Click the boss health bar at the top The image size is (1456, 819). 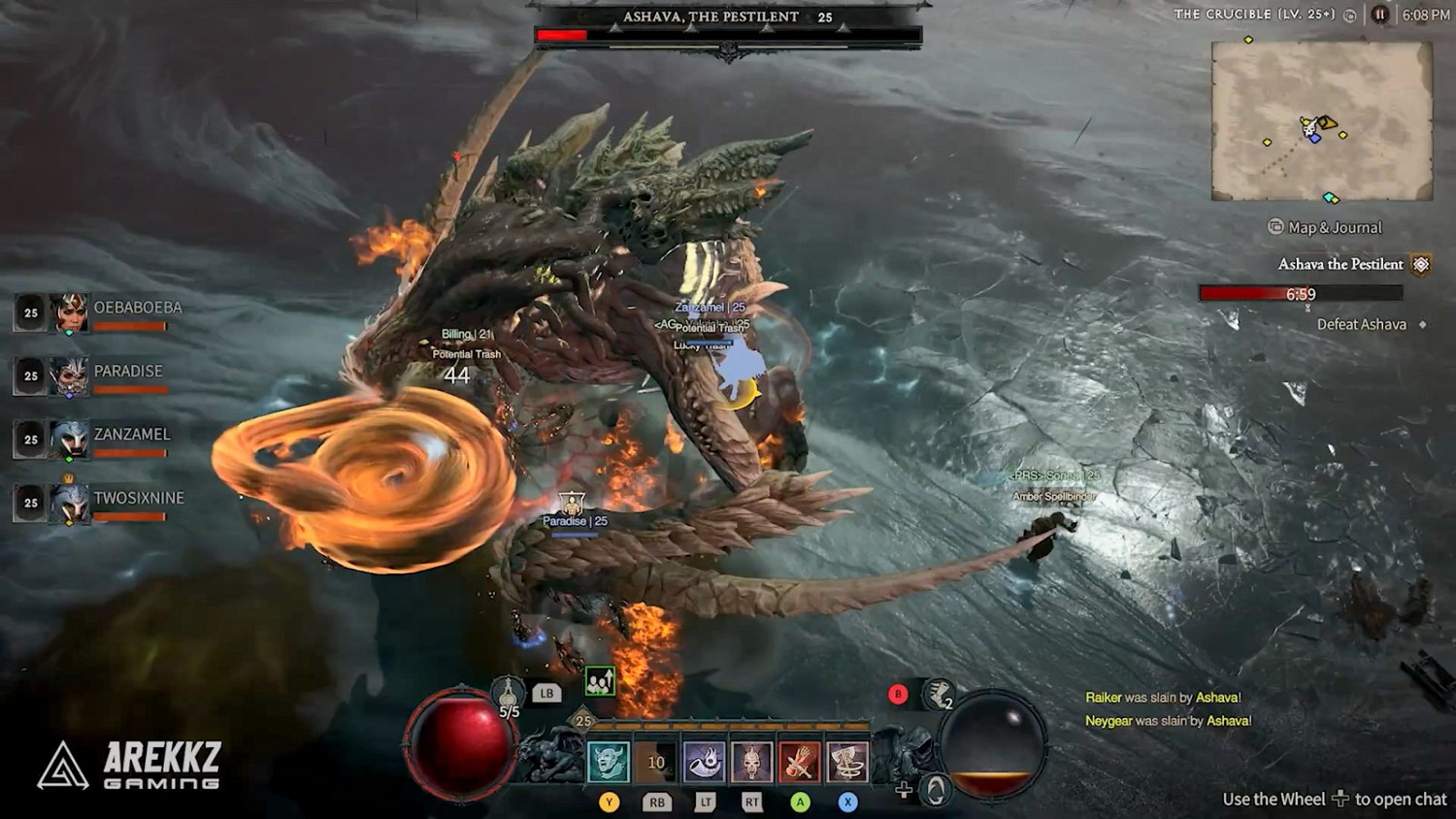pyautogui.click(x=726, y=35)
